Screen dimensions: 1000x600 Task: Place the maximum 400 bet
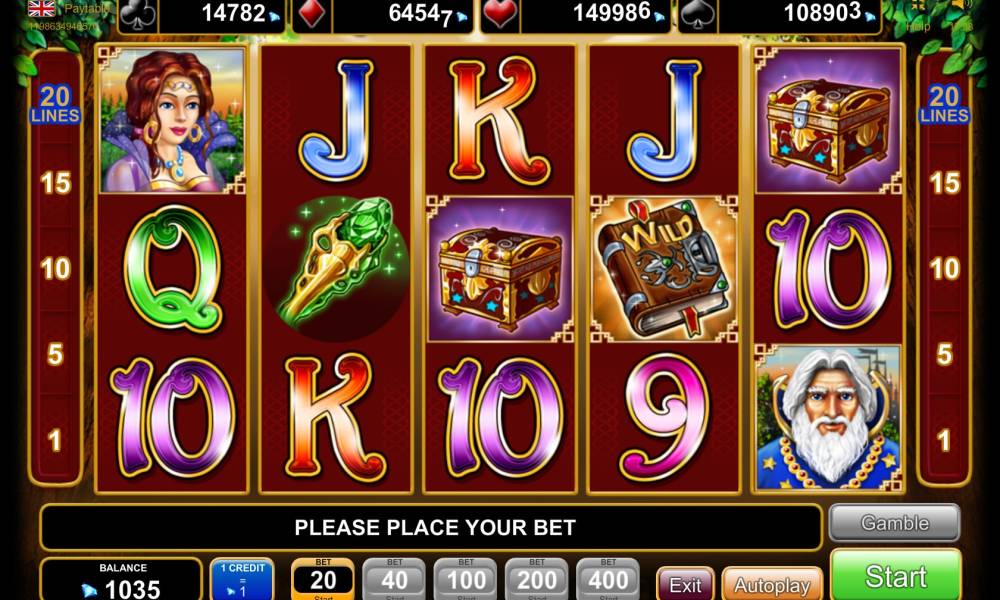(x=607, y=579)
